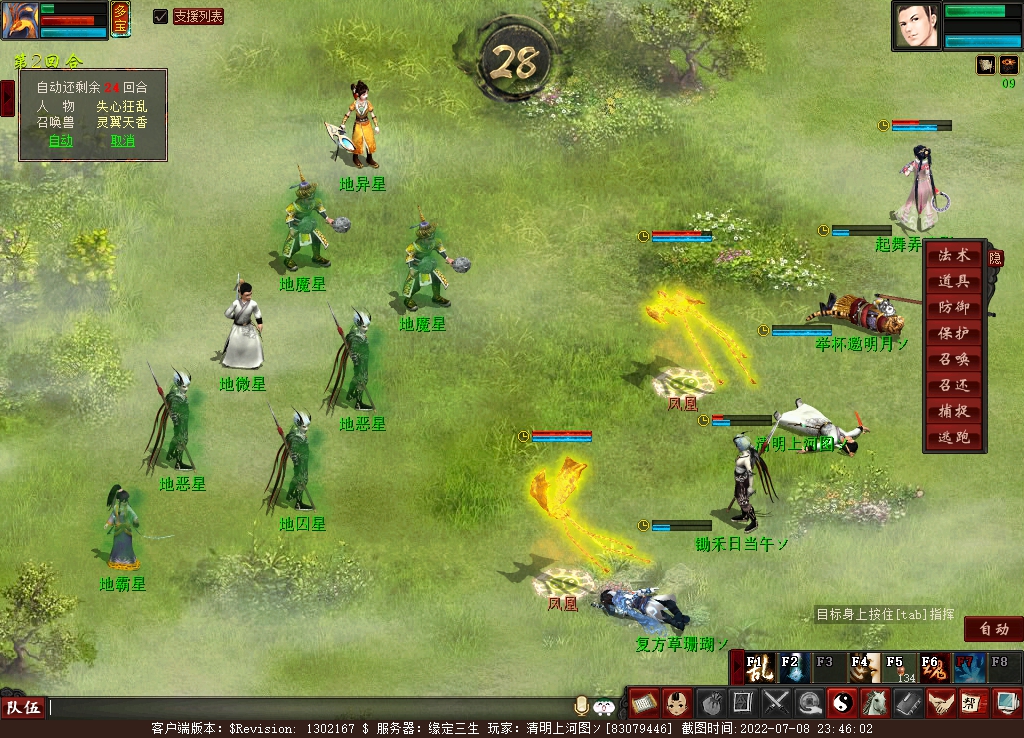The width and height of the screenshot is (1024, 738).
Task: Click the green 自动 link in auto panel
Action: [61, 141]
